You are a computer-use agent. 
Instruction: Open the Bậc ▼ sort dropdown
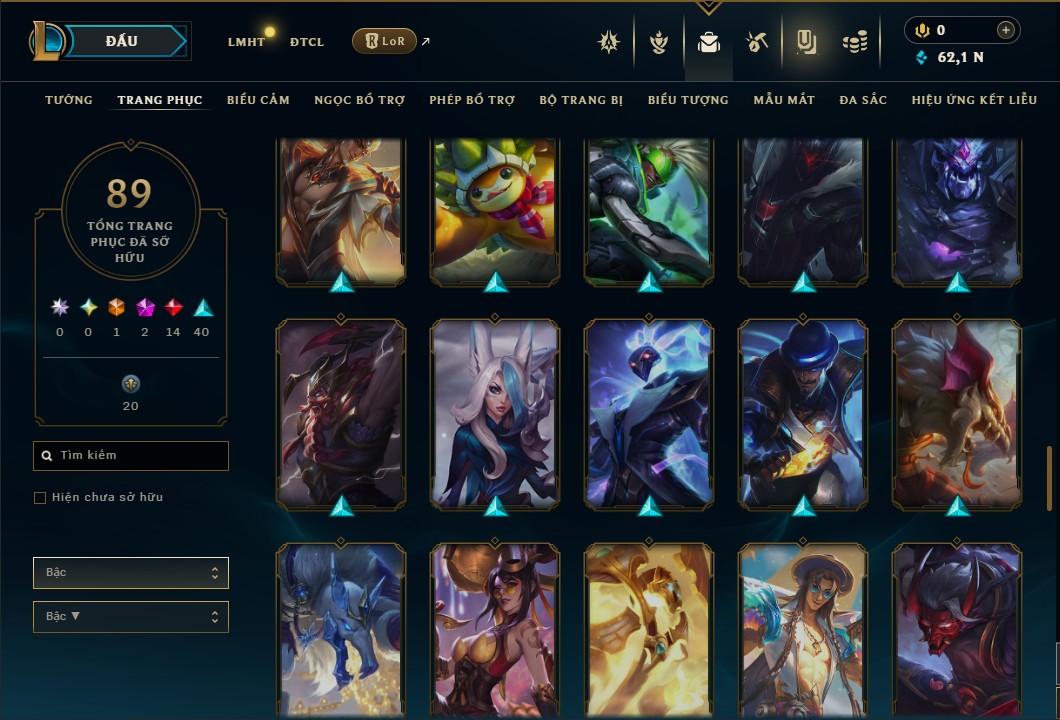(x=131, y=617)
